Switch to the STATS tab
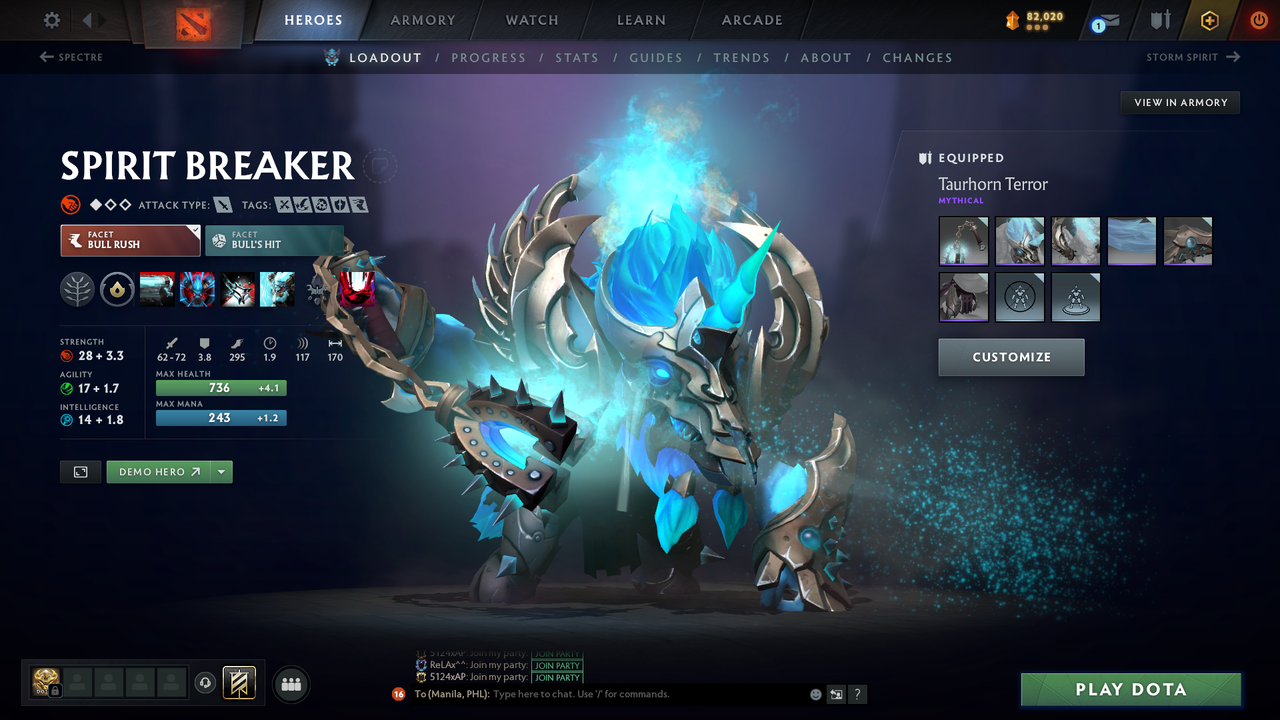Screen dimensions: 1280x720 pyautogui.click(x=577, y=57)
